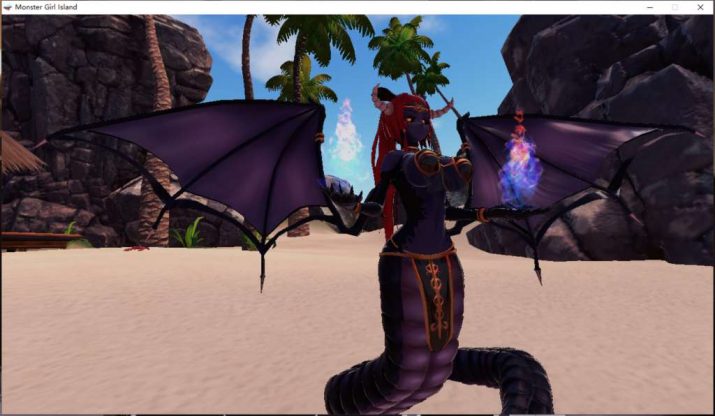Minimize the game window

[x=651, y=7]
